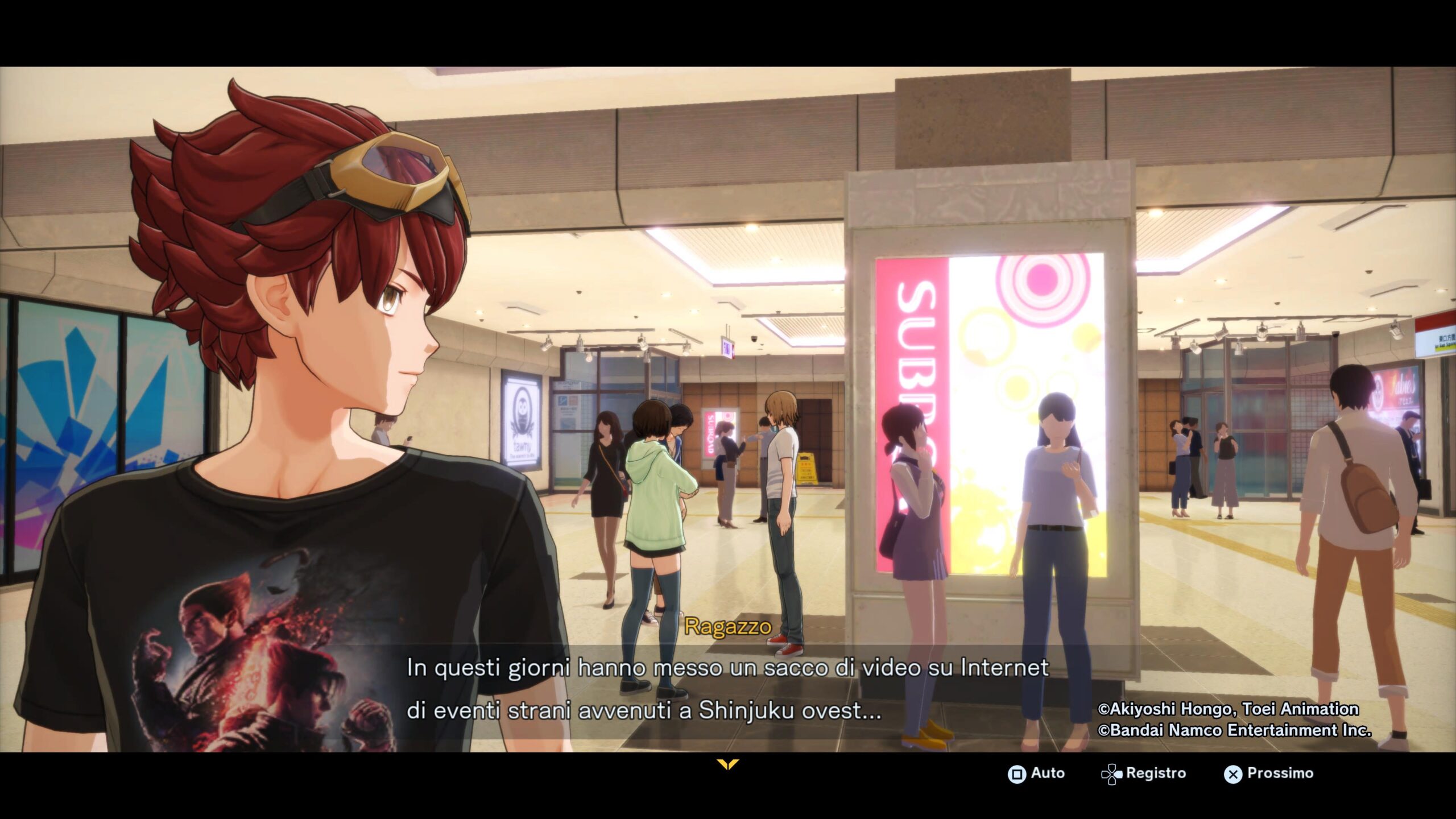Viewport: 1456px width, 819px height.
Task: Advance the dialogue with the yellow continue arrow
Action: point(727,764)
